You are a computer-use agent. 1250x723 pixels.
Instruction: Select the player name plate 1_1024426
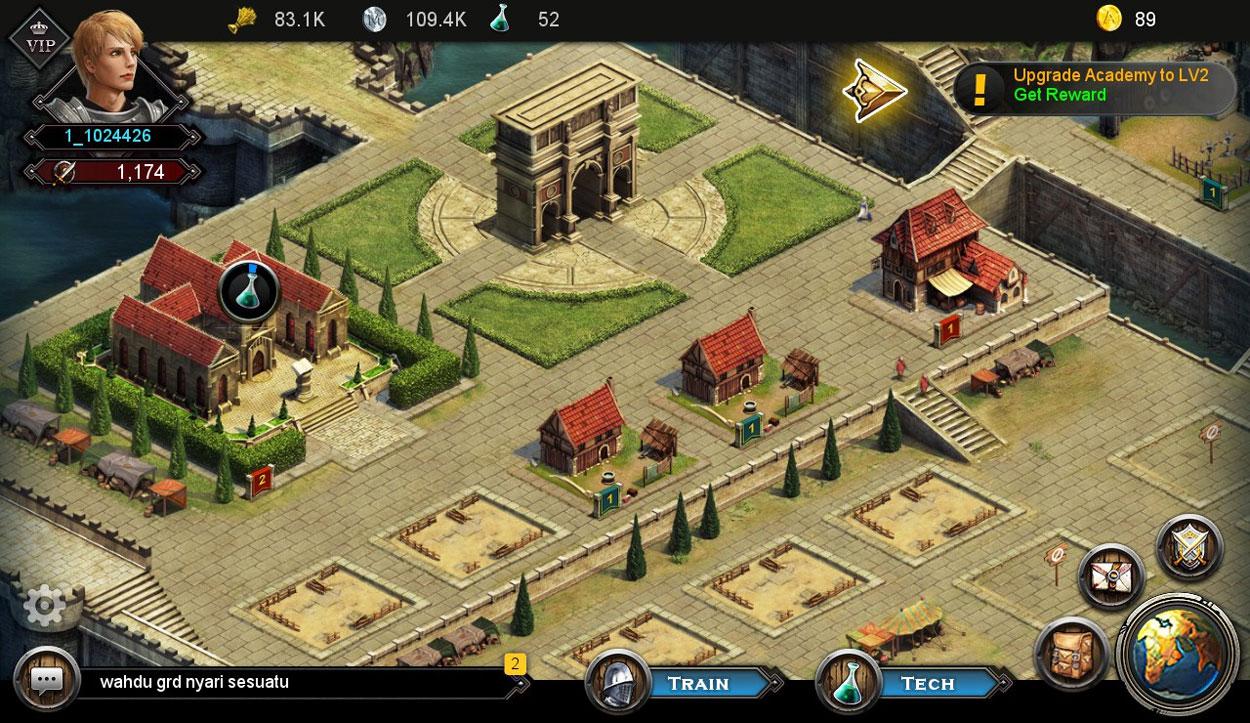click(108, 137)
